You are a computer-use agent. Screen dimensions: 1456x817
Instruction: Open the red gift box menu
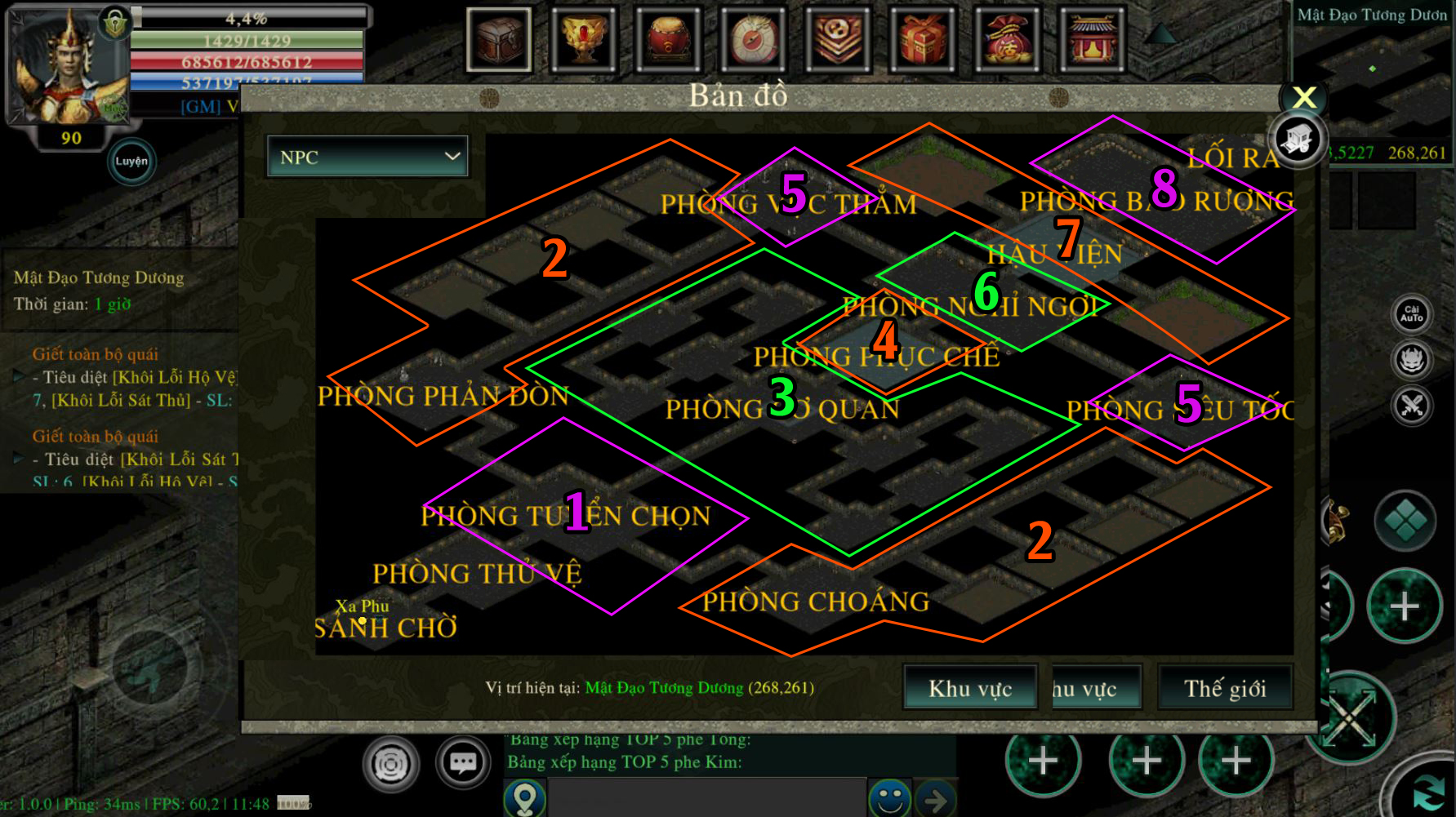coord(923,39)
